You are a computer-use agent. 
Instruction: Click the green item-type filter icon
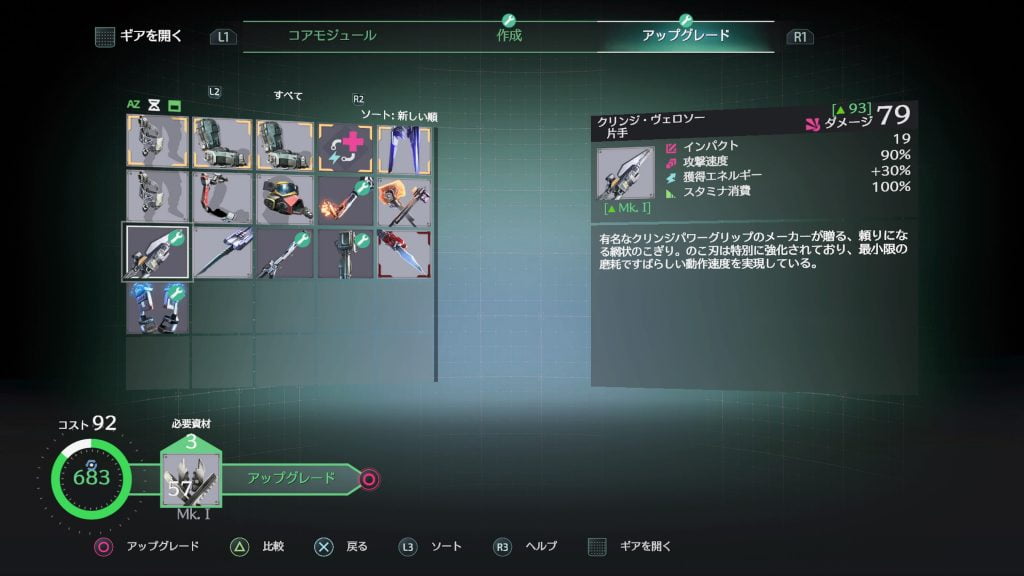[174, 104]
